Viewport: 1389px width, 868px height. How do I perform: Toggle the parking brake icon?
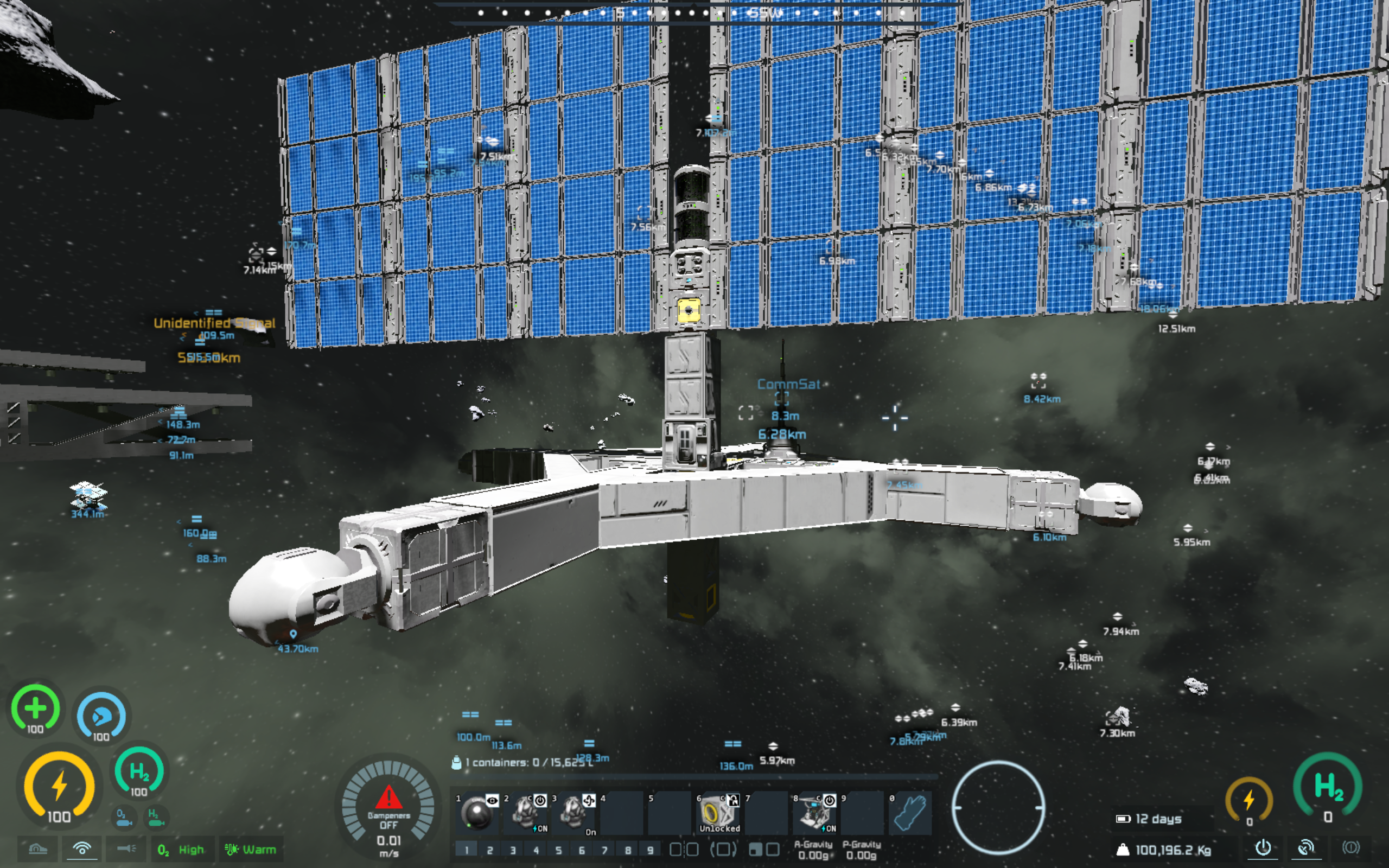pyautogui.click(x=1350, y=847)
